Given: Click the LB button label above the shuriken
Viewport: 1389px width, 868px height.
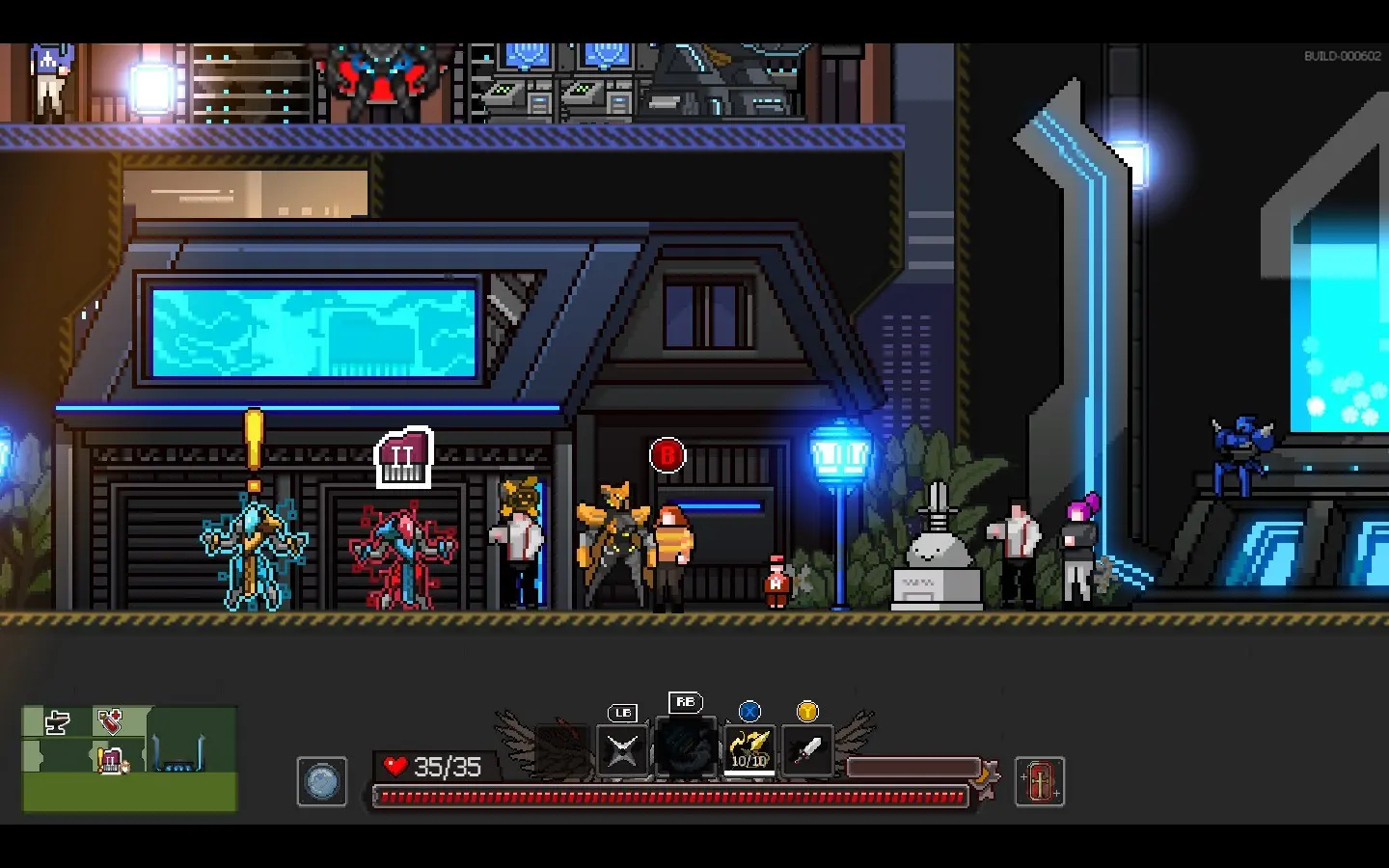Looking at the screenshot, I should click(x=621, y=714).
